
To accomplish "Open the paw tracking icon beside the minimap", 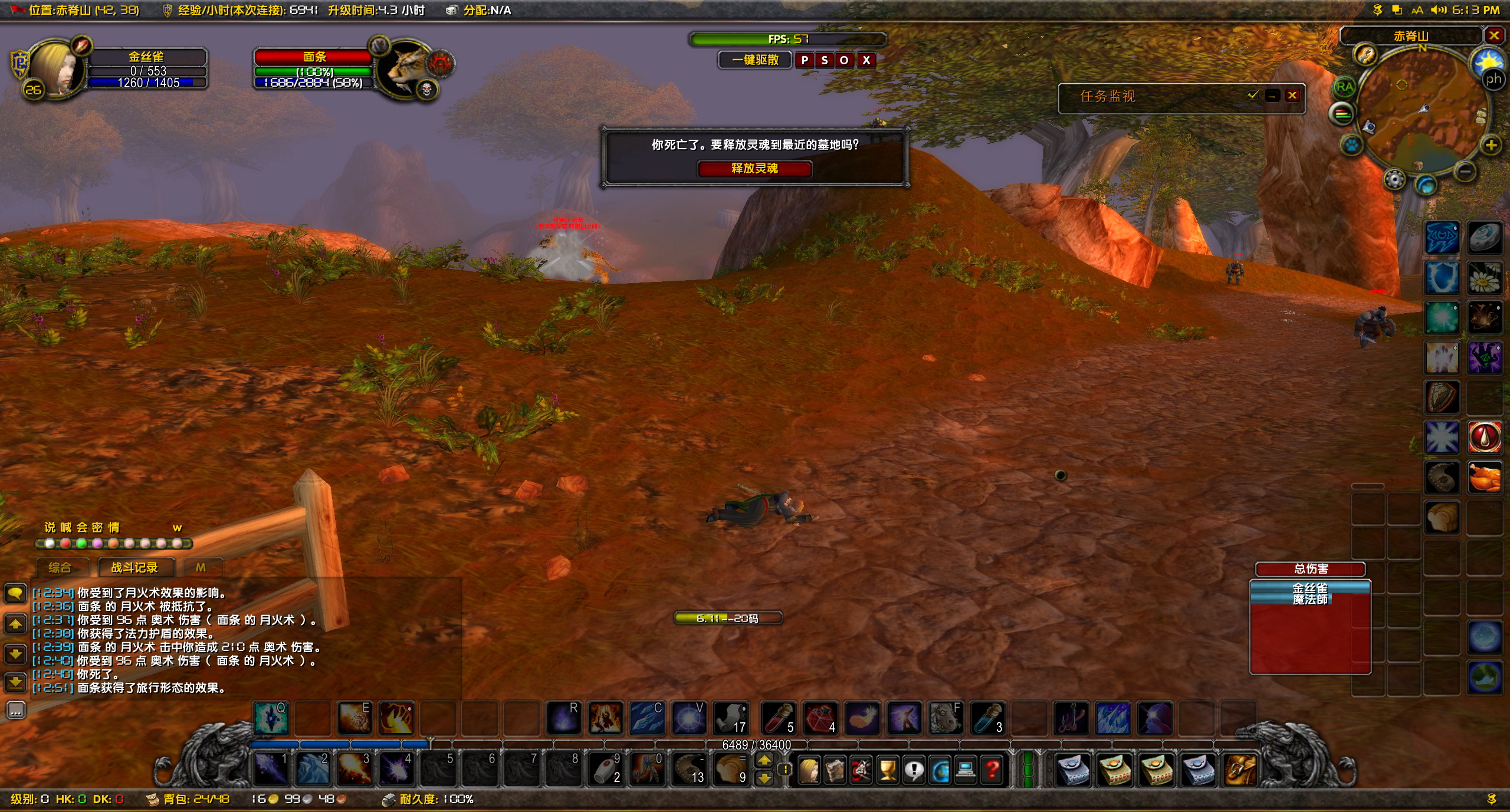I will [x=1353, y=145].
